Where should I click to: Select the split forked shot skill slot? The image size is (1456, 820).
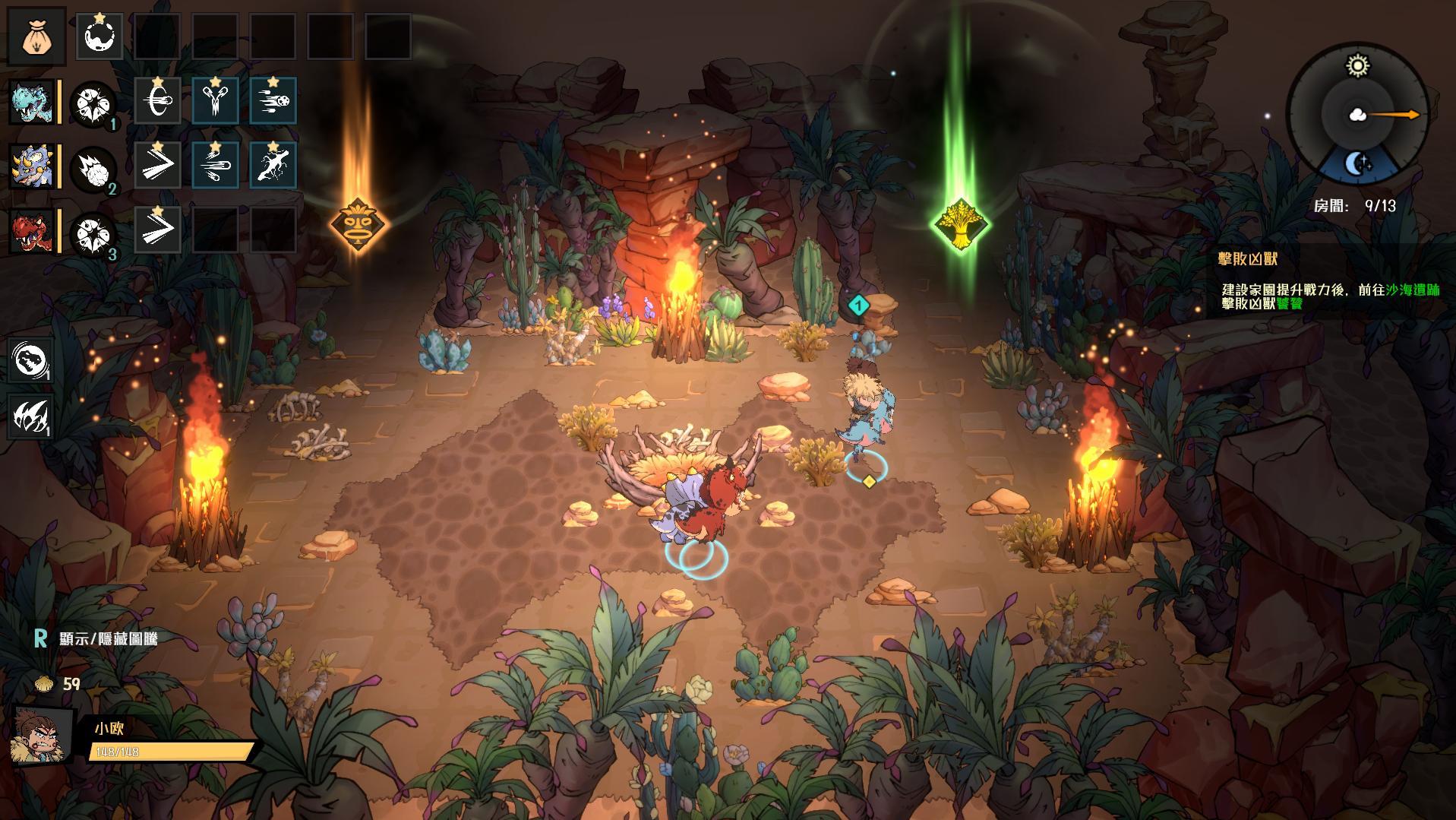point(216,100)
